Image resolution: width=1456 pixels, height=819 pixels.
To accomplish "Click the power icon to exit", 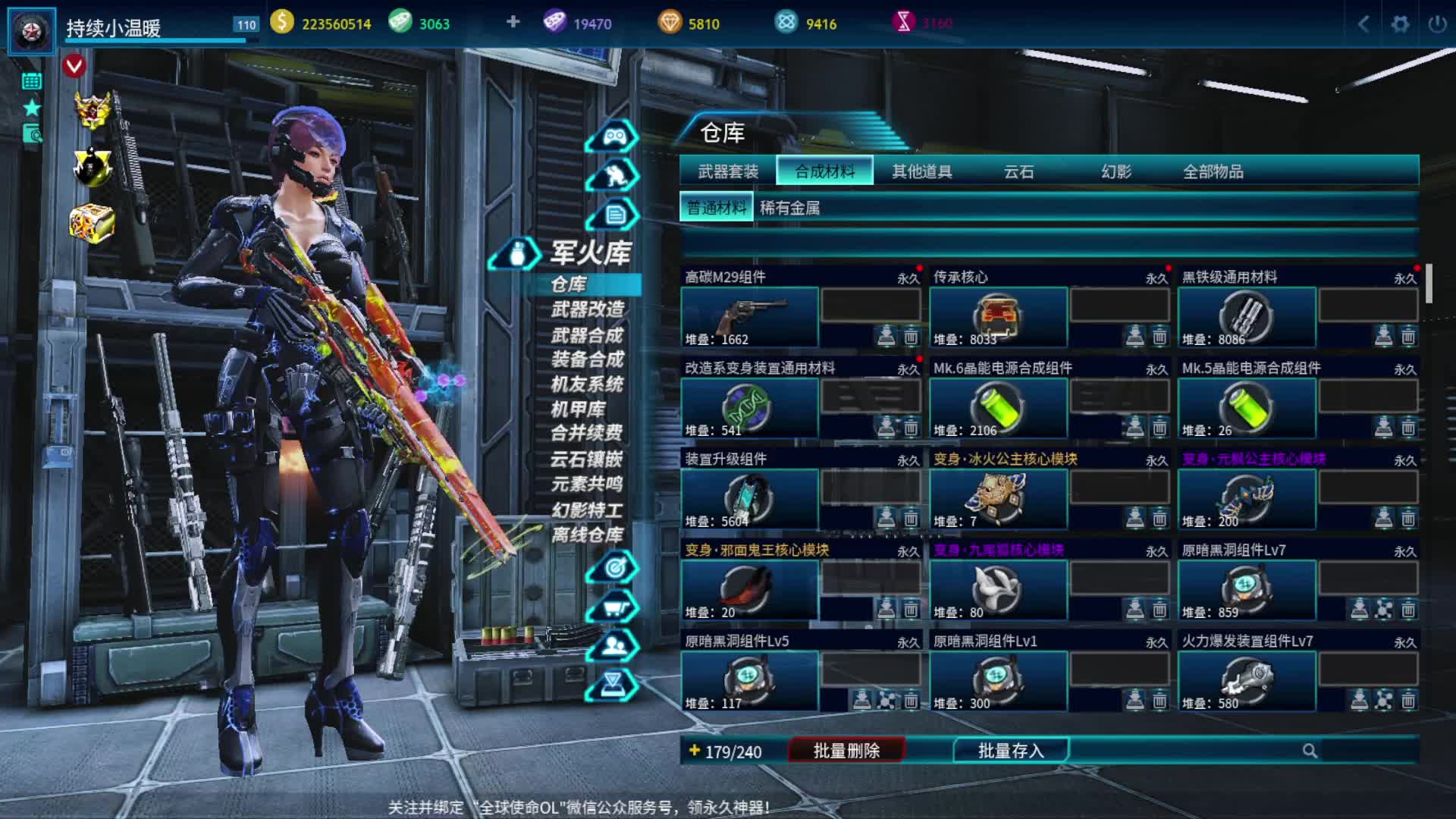I will (1437, 24).
